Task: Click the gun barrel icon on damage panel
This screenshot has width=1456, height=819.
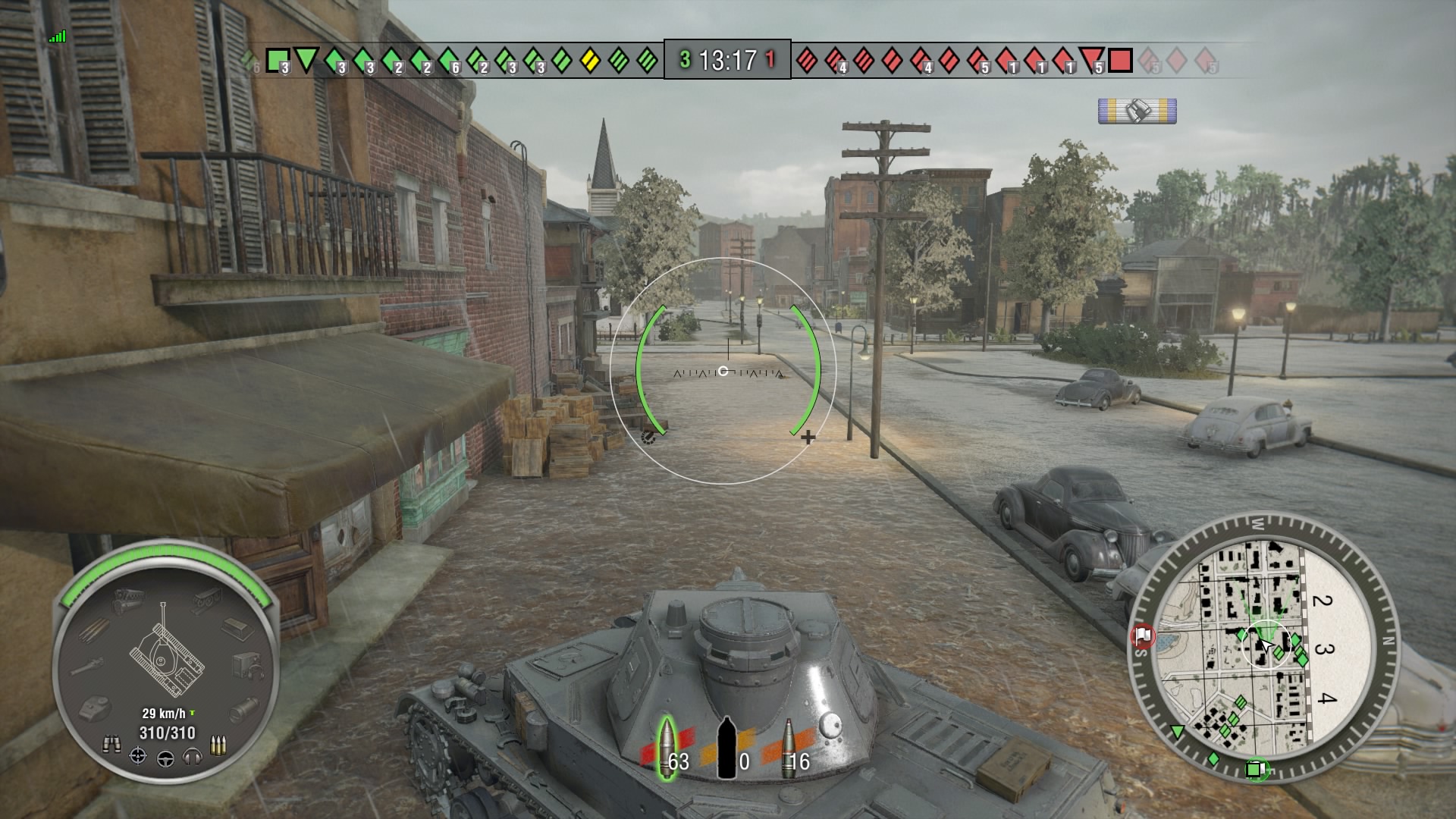Action: point(87,666)
